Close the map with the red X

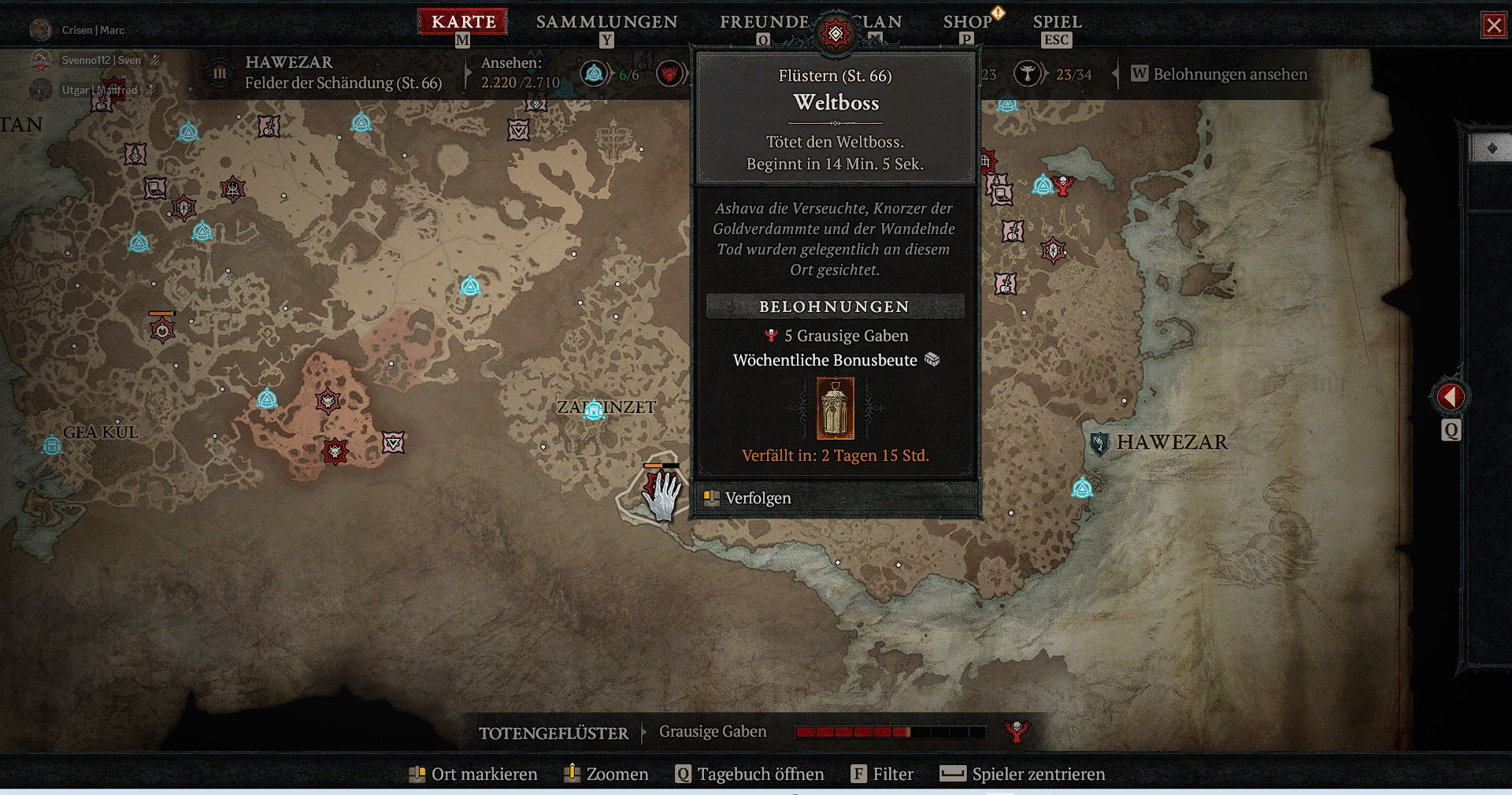tap(1493, 25)
